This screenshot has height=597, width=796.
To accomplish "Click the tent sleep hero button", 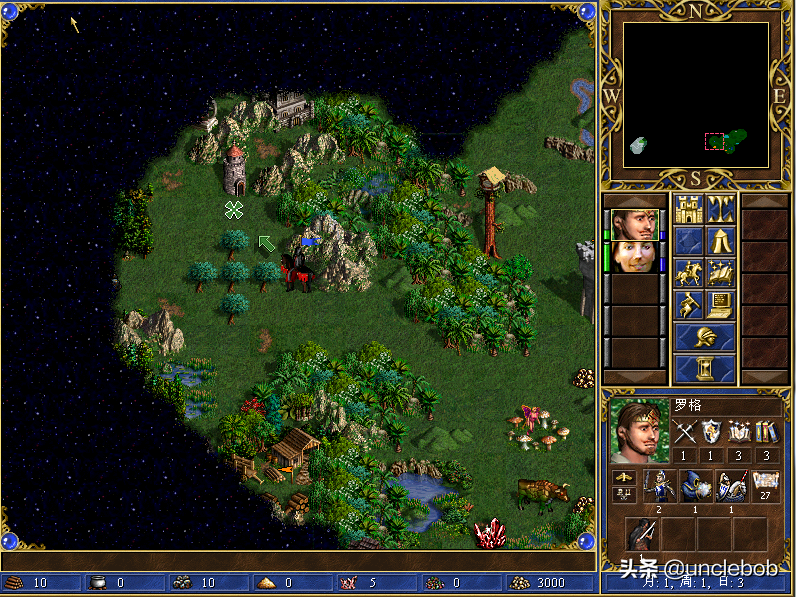I will 721,240.
